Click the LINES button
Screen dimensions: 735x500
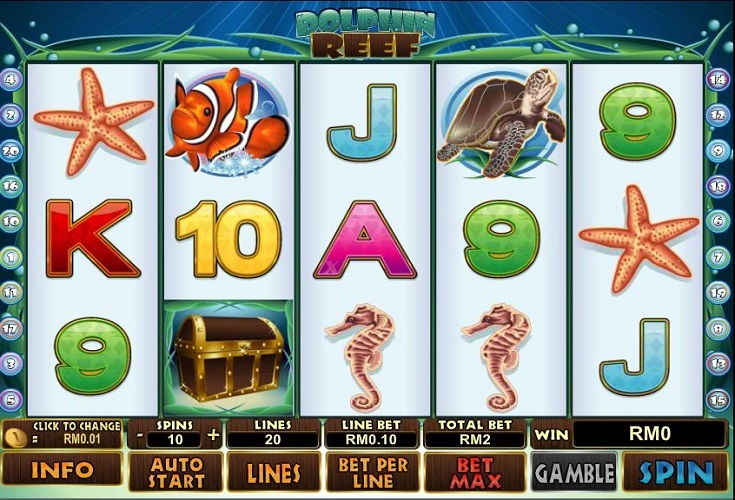[272, 471]
